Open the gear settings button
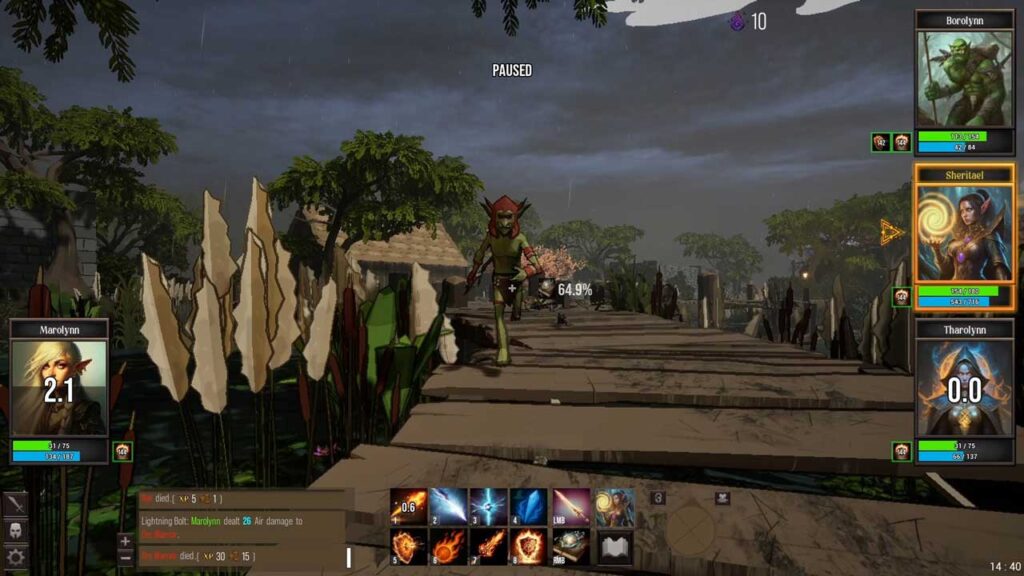This screenshot has height=576, width=1024. [x=16, y=556]
